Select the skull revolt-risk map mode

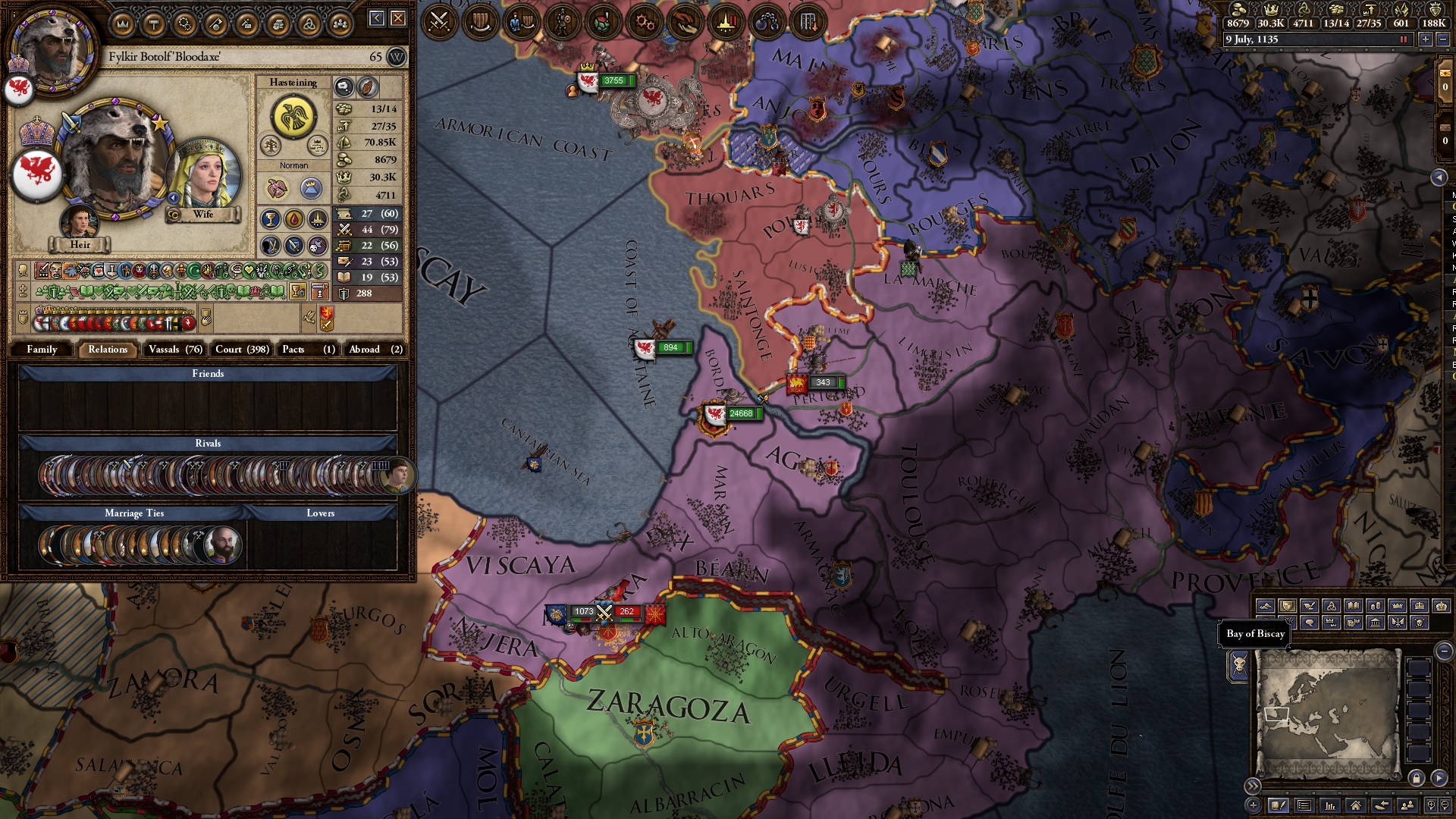1418,623
